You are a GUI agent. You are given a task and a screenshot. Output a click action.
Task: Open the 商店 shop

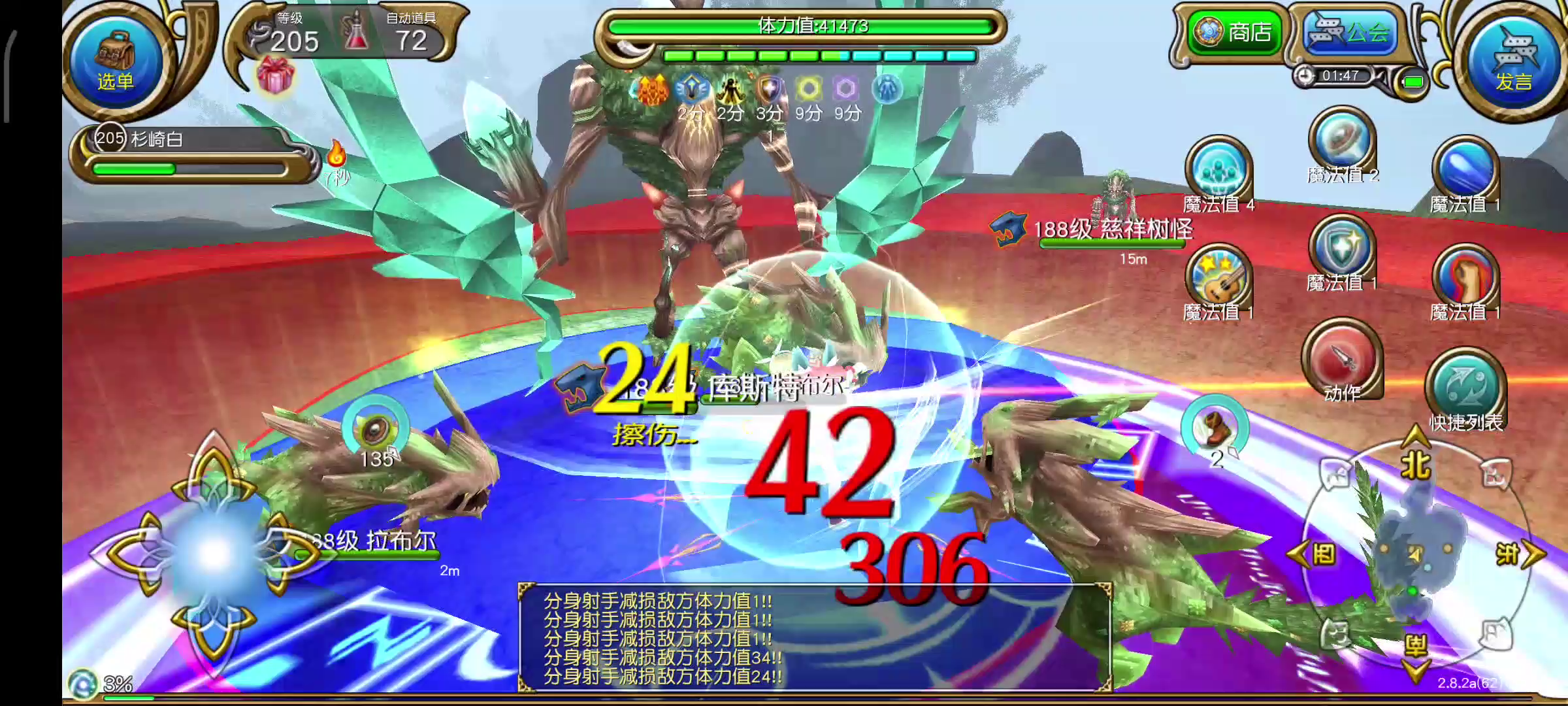pyautogui.click(x=1234, y=31)
